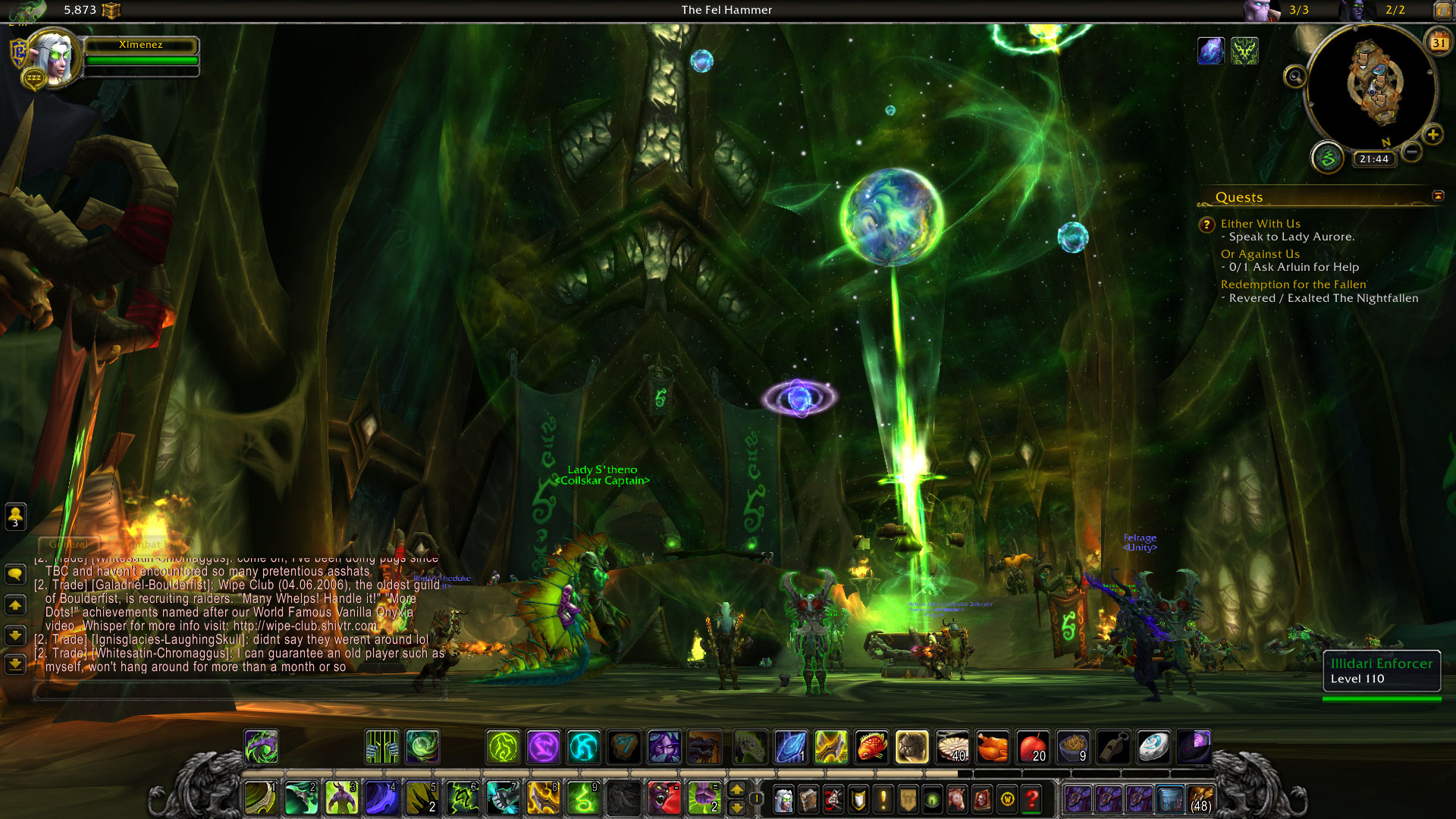Collapse the Quests tracker panel
Screen dimensions: 1456x819
tap(1438, 196)
